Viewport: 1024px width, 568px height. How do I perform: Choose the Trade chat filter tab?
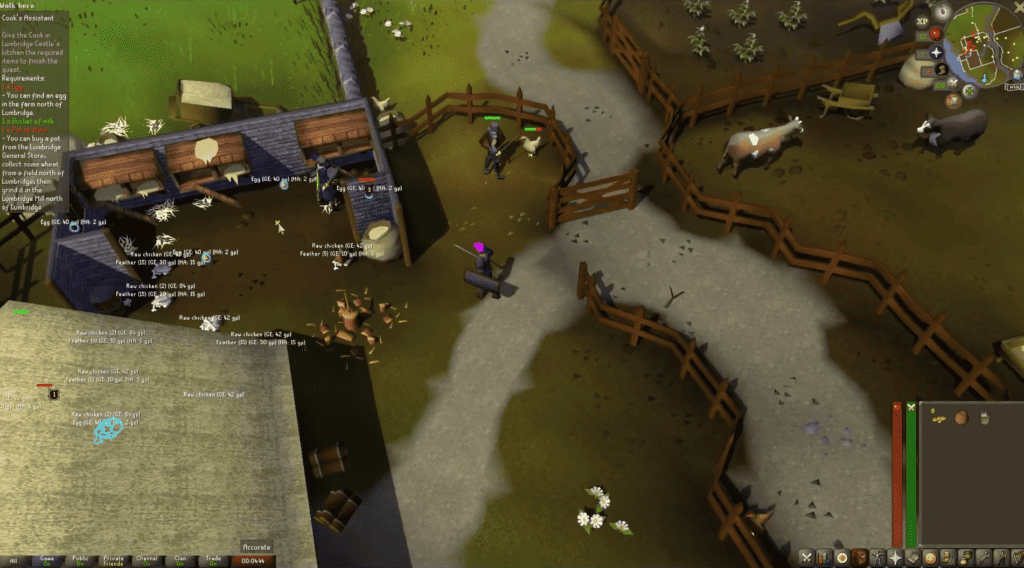tap(212, 561)
